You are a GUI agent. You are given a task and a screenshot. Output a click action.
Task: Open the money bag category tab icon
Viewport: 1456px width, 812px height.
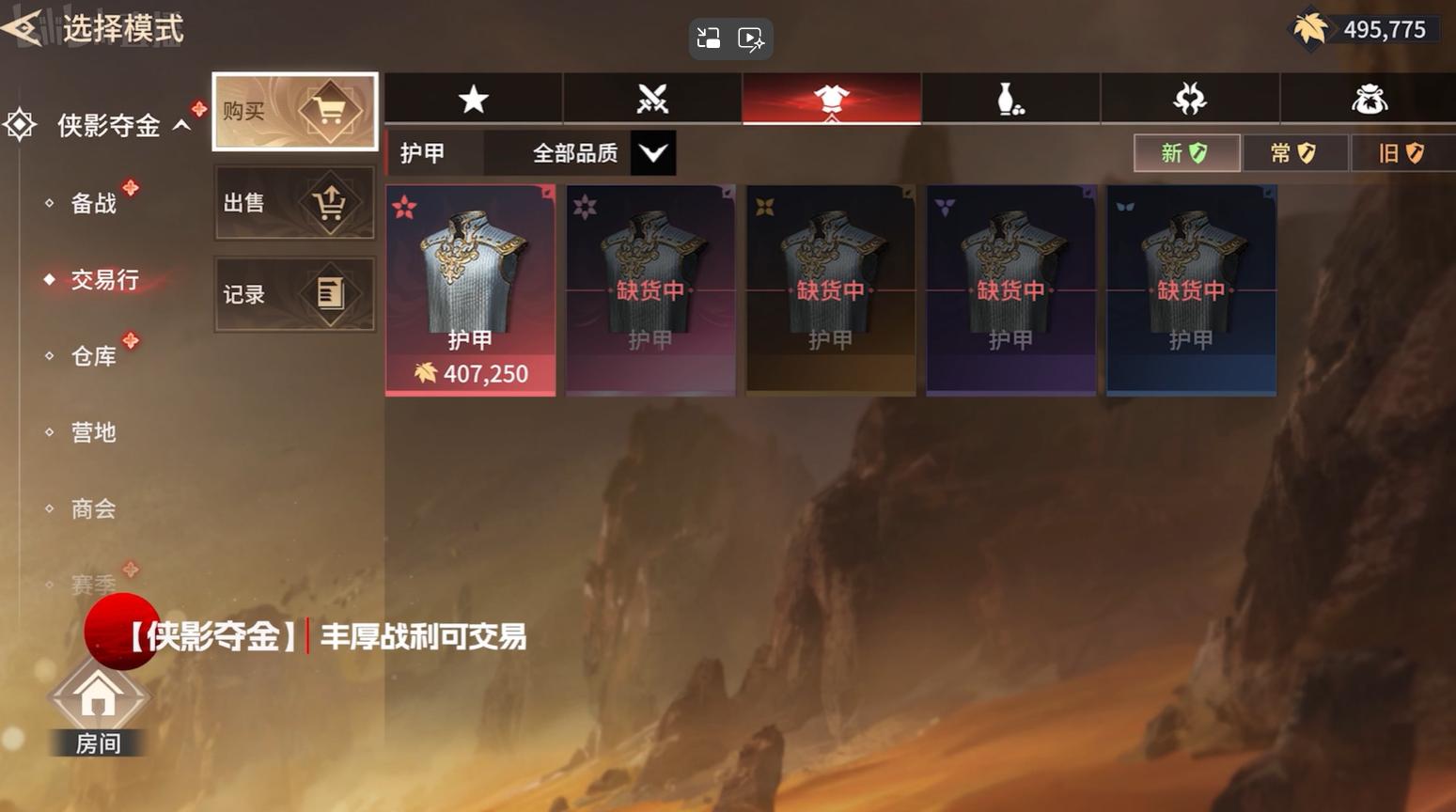1370,98
